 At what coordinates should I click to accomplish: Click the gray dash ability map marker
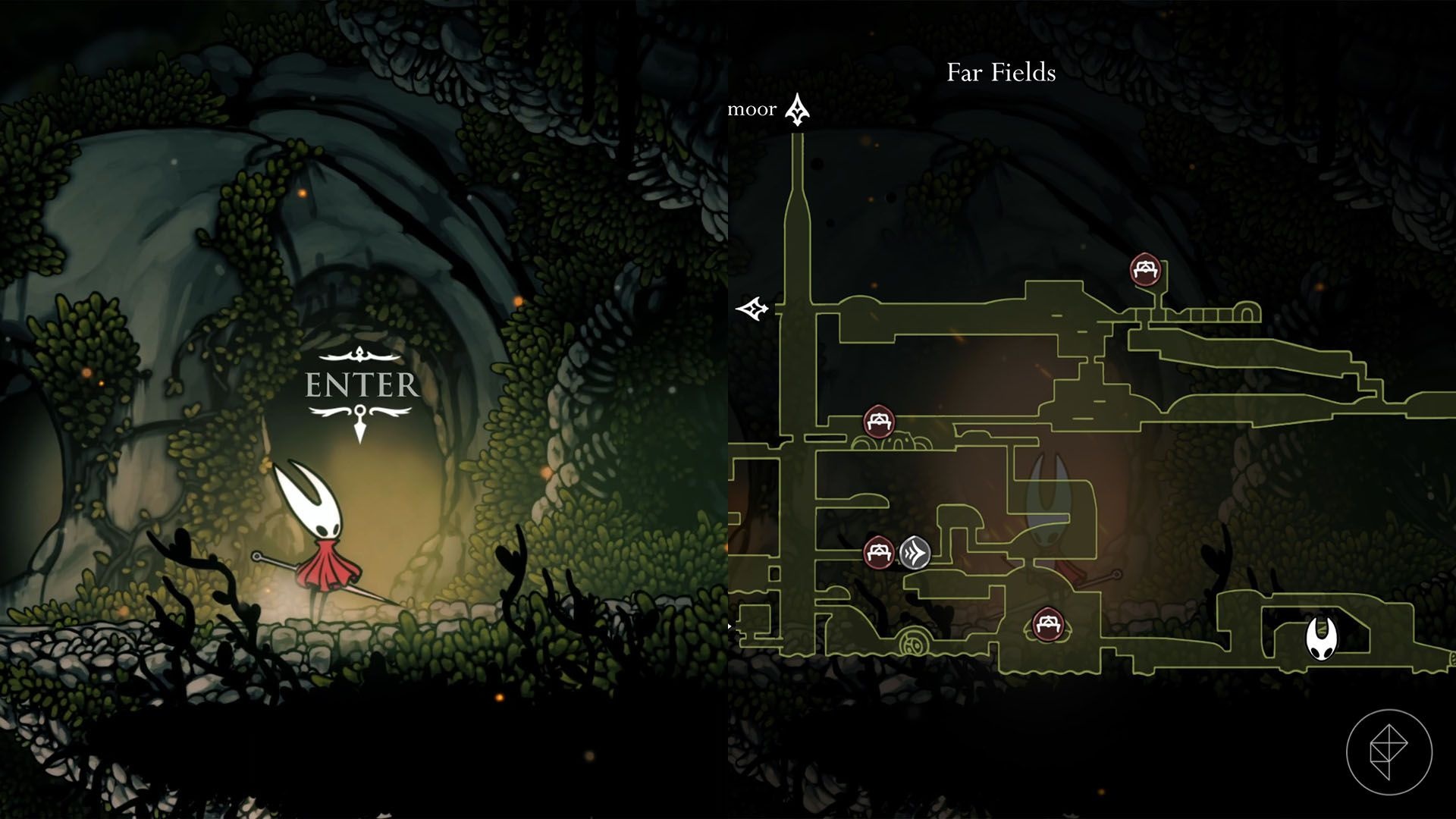point(915,552)
